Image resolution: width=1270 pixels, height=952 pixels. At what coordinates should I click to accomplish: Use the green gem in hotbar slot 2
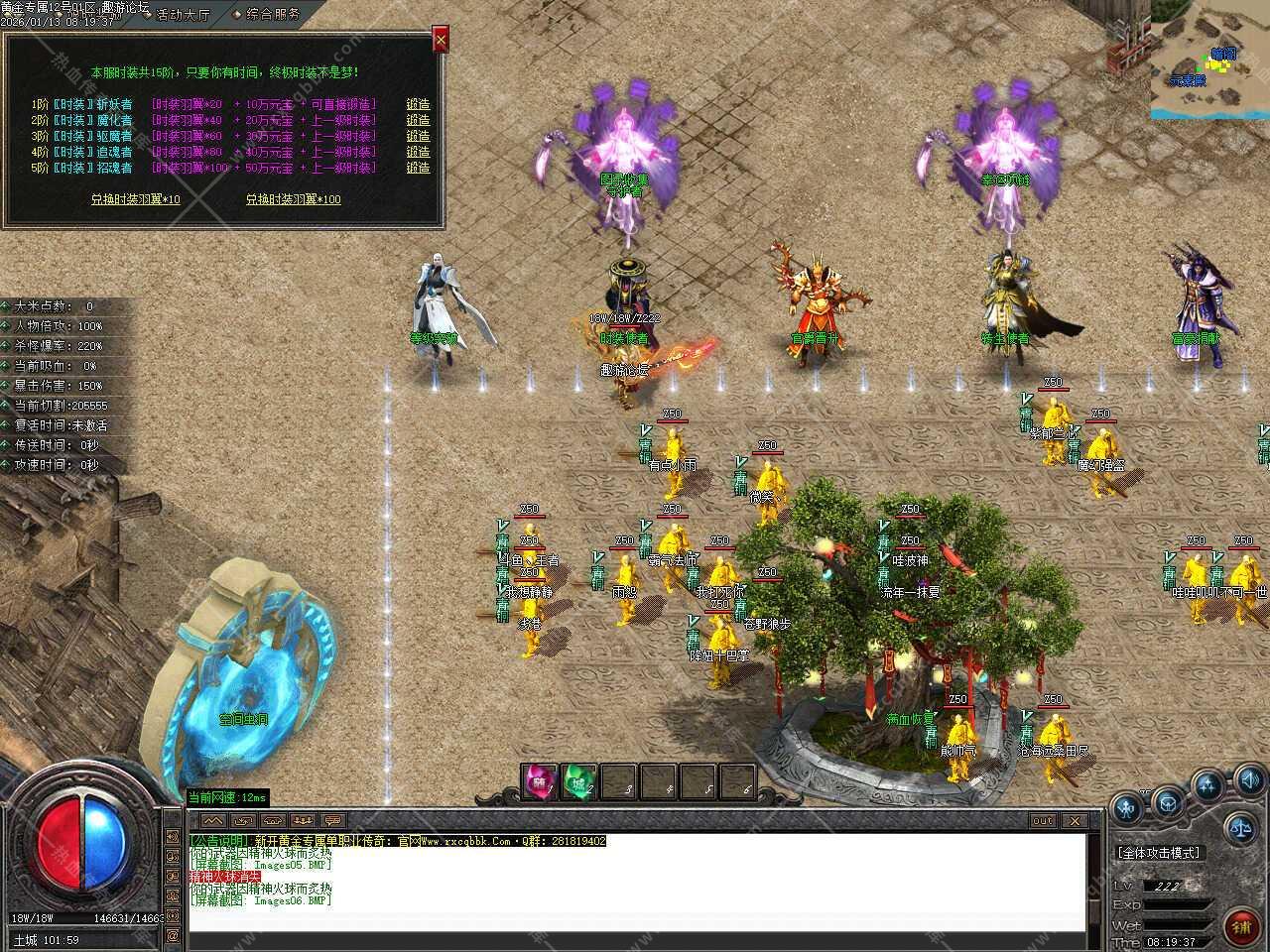578,781
